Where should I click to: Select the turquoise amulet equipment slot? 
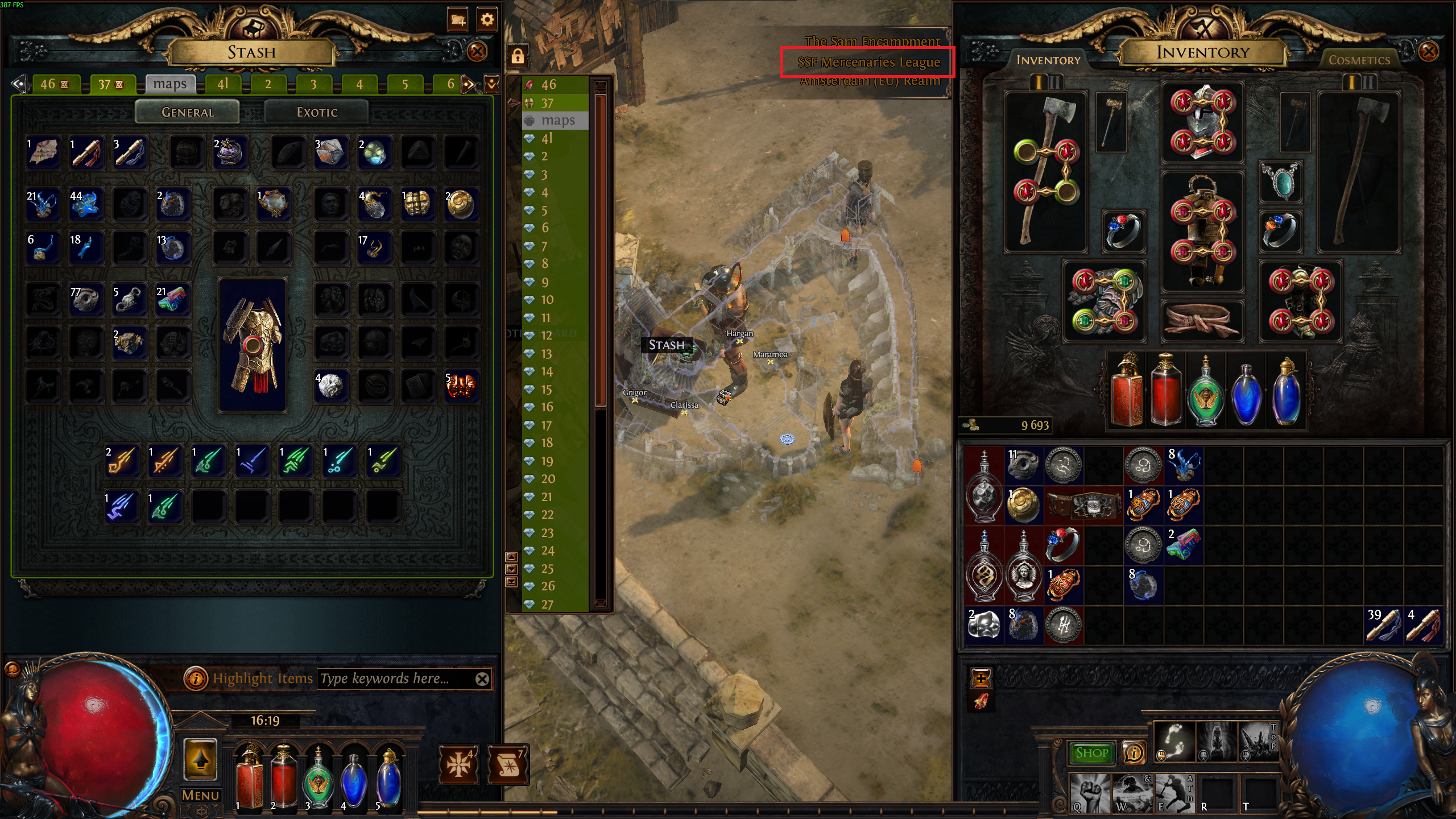click(x=1280, y=182)
